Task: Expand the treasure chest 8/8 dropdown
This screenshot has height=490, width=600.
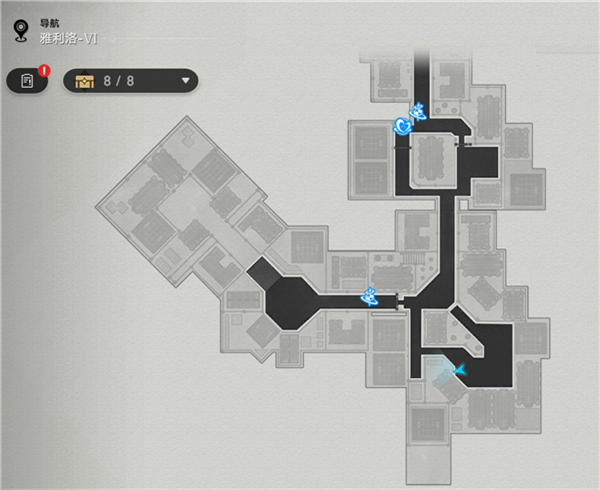Action: pos(185,80)
